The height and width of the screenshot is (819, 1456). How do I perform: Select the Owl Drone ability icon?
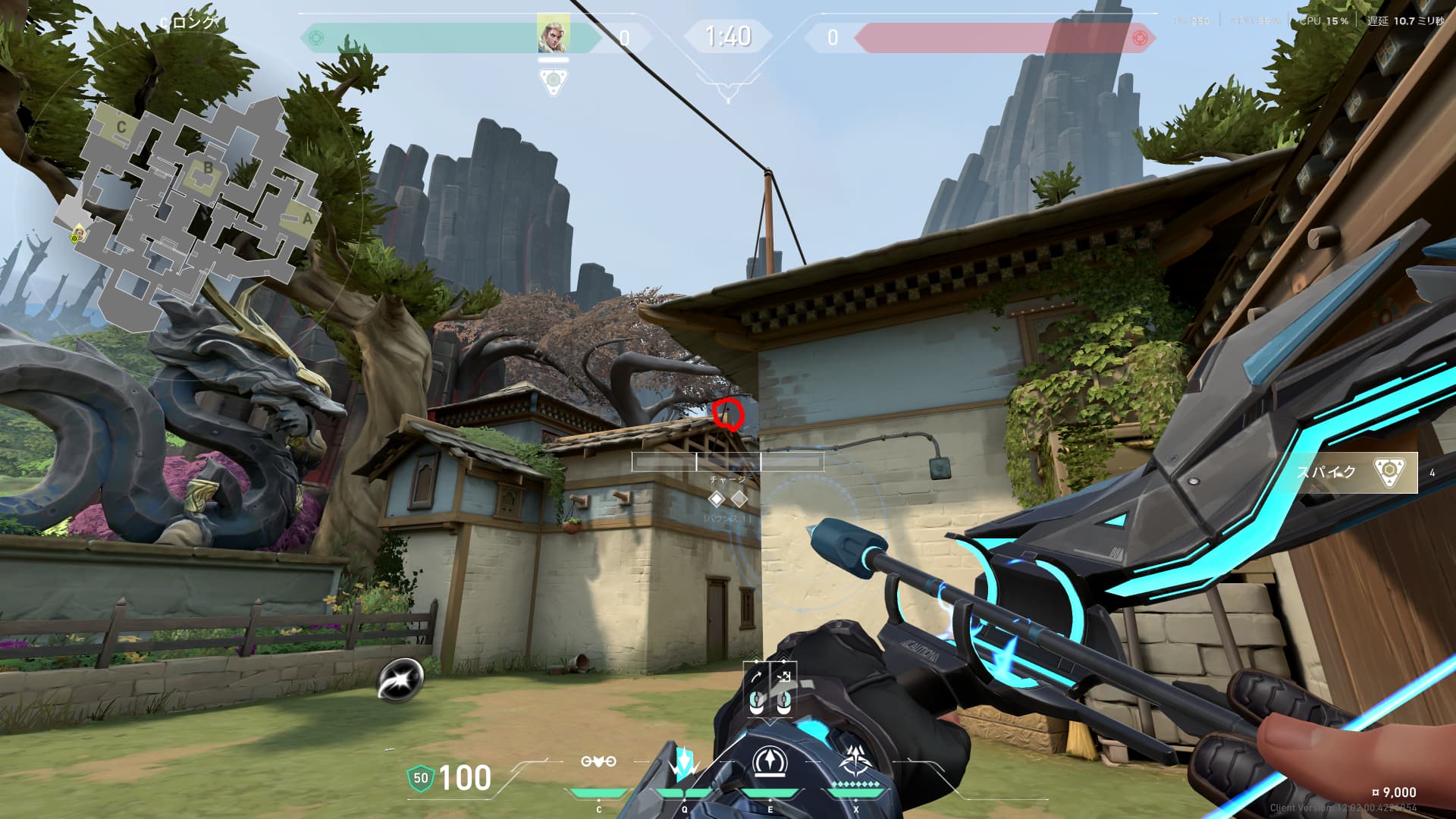click(598, 761)
